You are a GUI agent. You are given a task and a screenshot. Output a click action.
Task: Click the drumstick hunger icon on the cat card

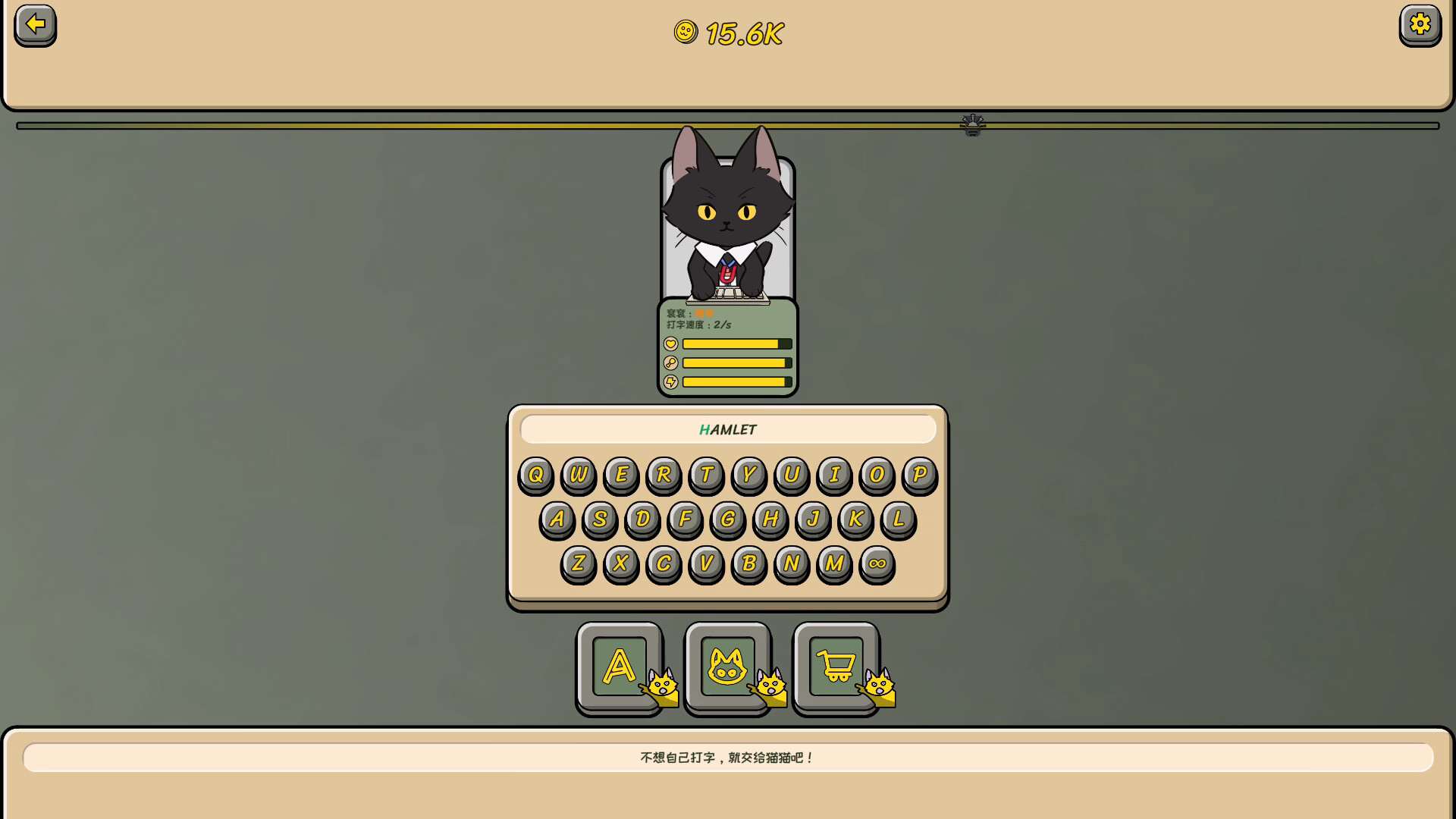(x=671, y=362)
